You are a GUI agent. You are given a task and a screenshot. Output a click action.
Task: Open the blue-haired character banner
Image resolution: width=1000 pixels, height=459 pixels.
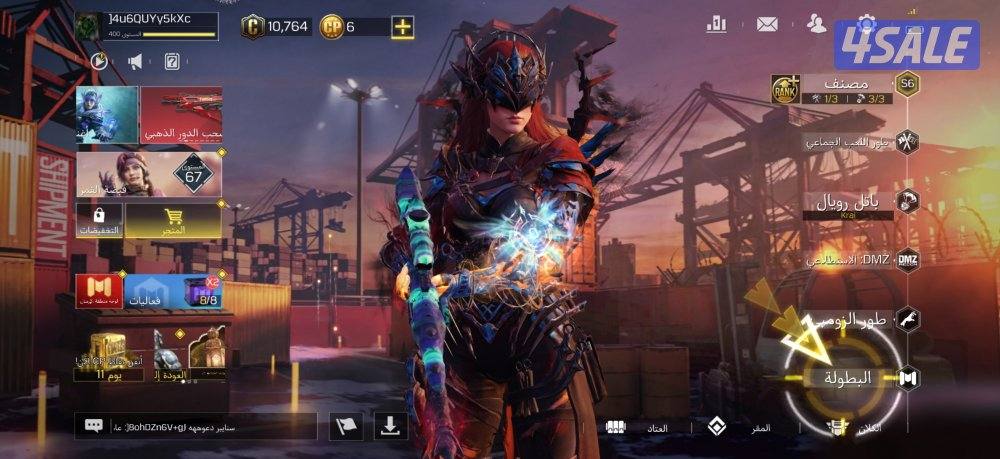pyautogui.click(x=107, y=115)
